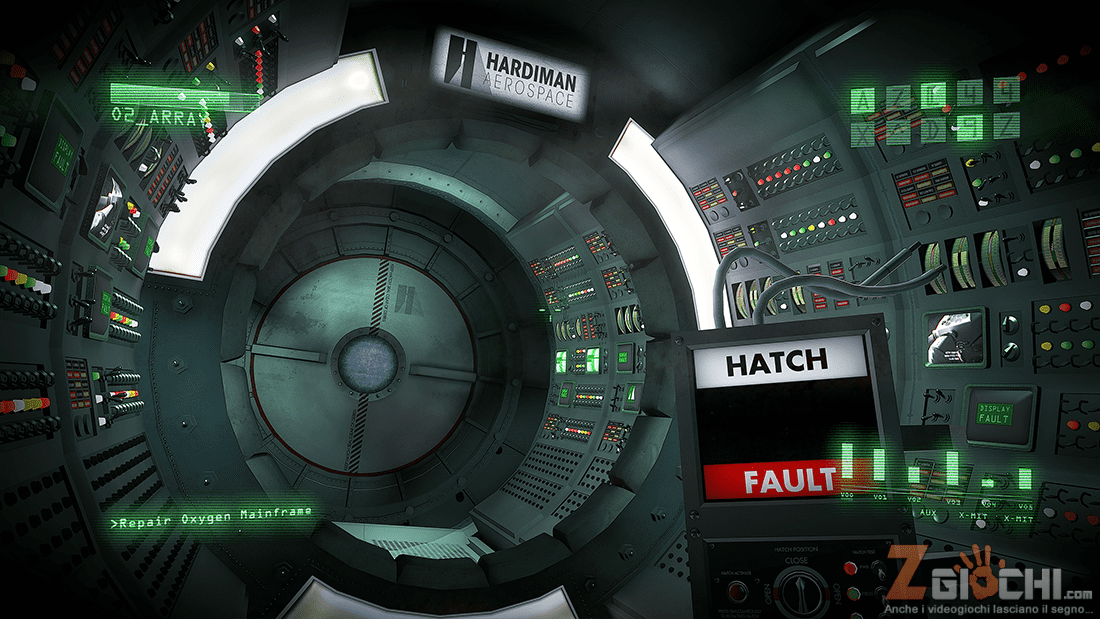
Task: Select the holographic D tile
Action: 933,130
